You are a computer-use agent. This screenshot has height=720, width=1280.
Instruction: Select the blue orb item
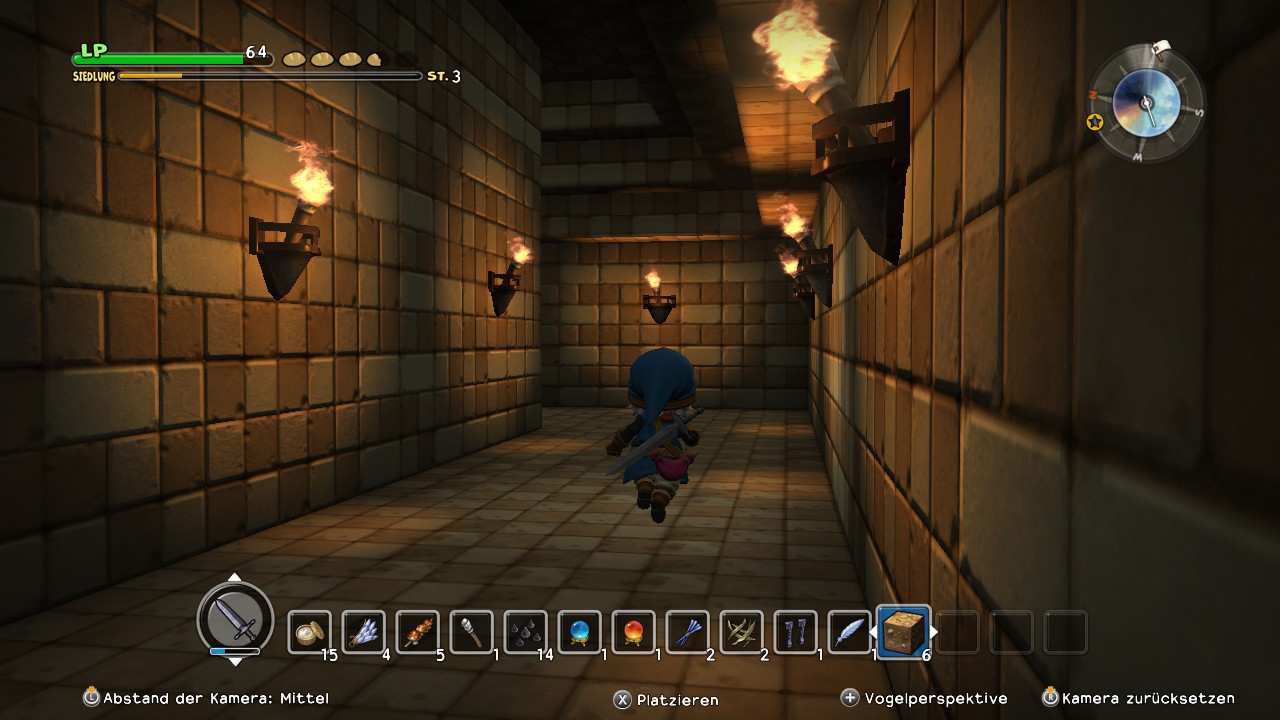click(579, 632)
